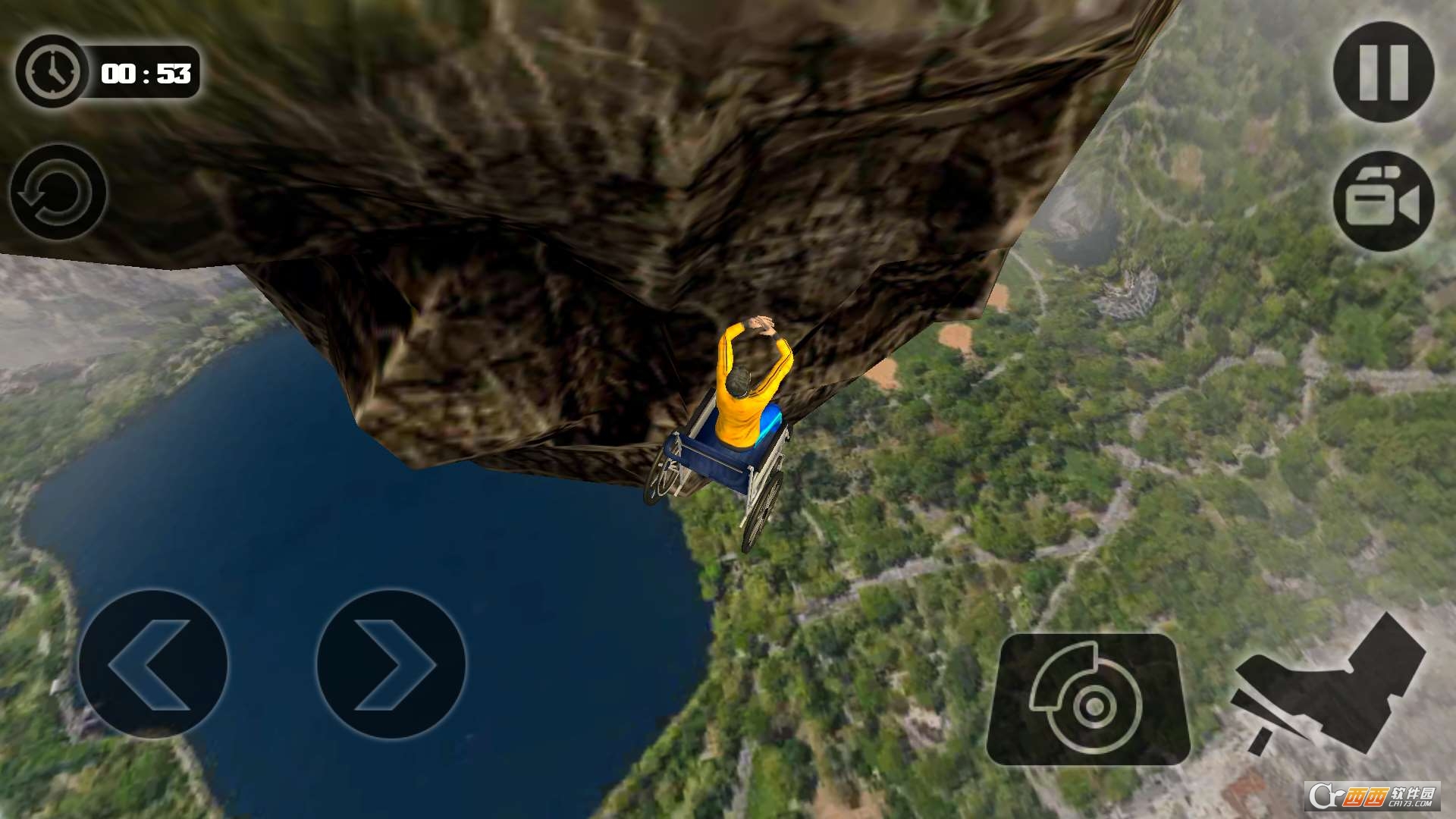
Task: Steer the wheelchair right
Action: [x=391, y=664]
